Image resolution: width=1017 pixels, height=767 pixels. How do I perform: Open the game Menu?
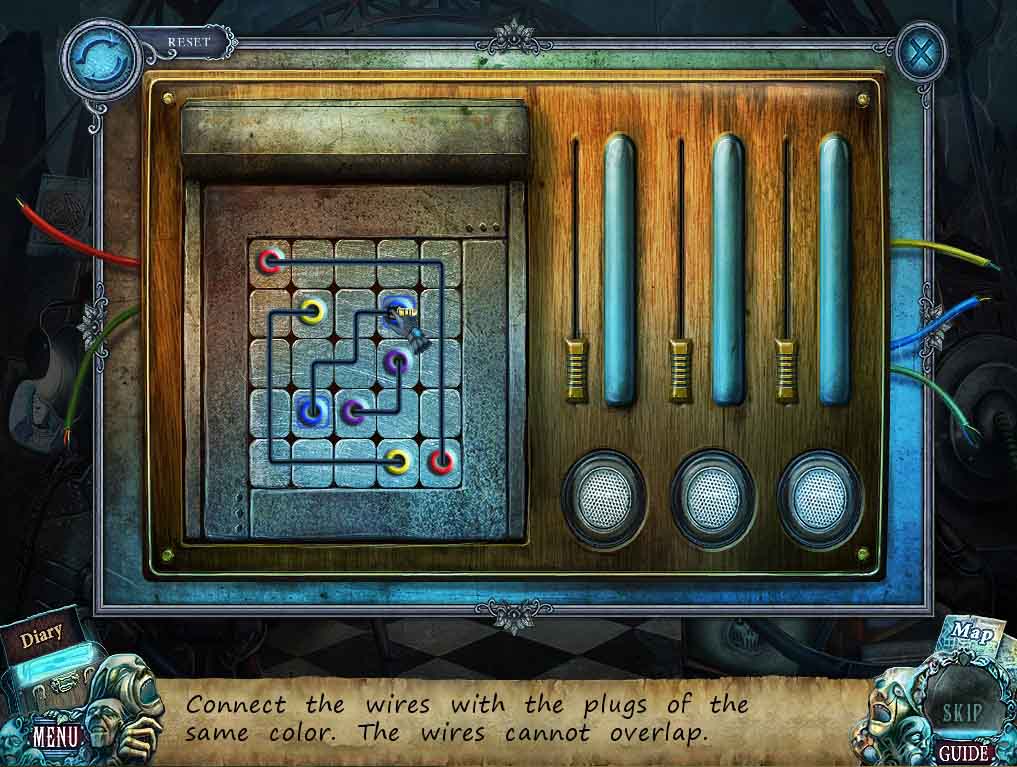[x=56, y=737]
